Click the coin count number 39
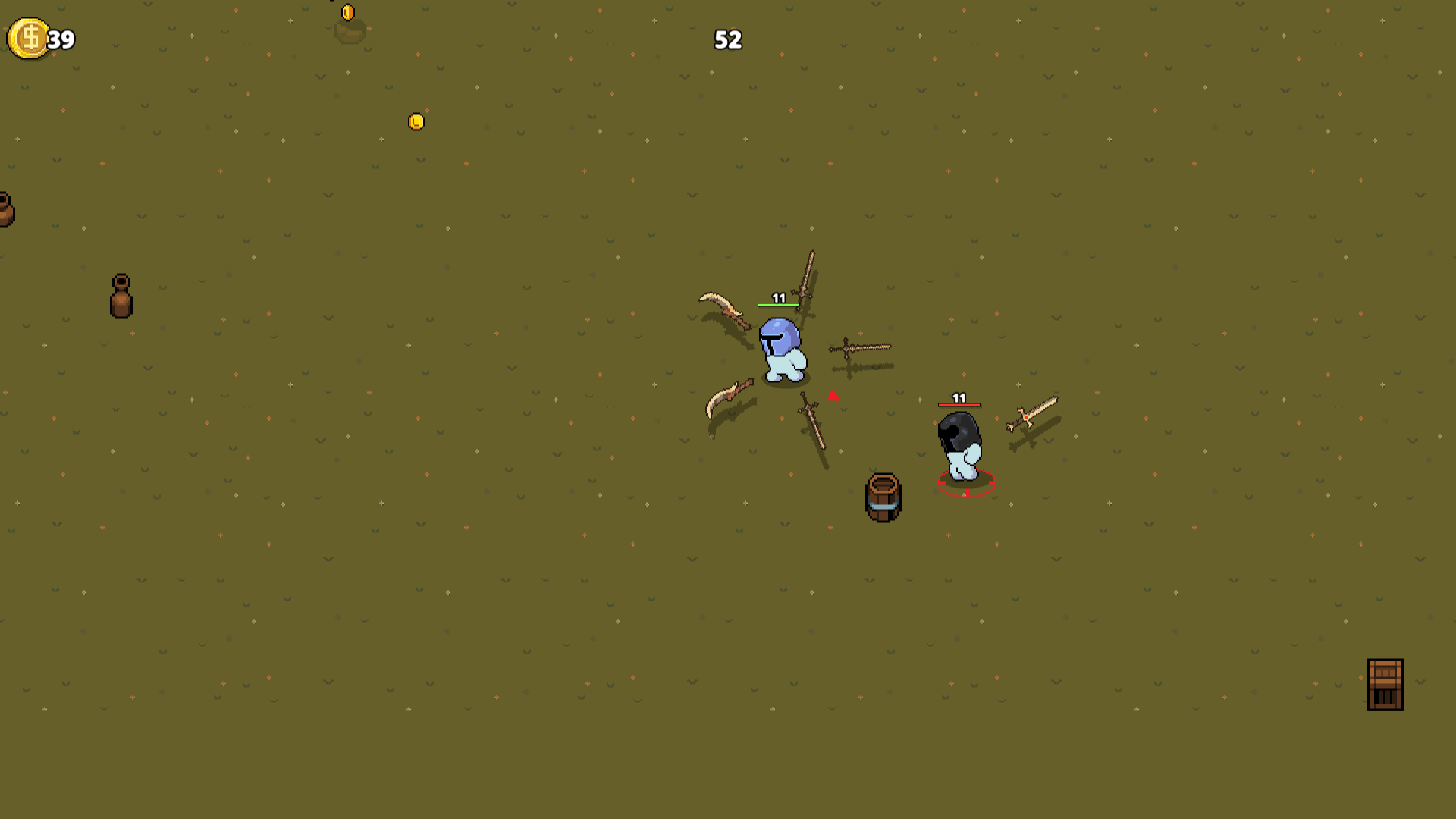Image resolution: width=1456 pixels, height=819 pixels. pyautogui.click(x=60, y=39)
